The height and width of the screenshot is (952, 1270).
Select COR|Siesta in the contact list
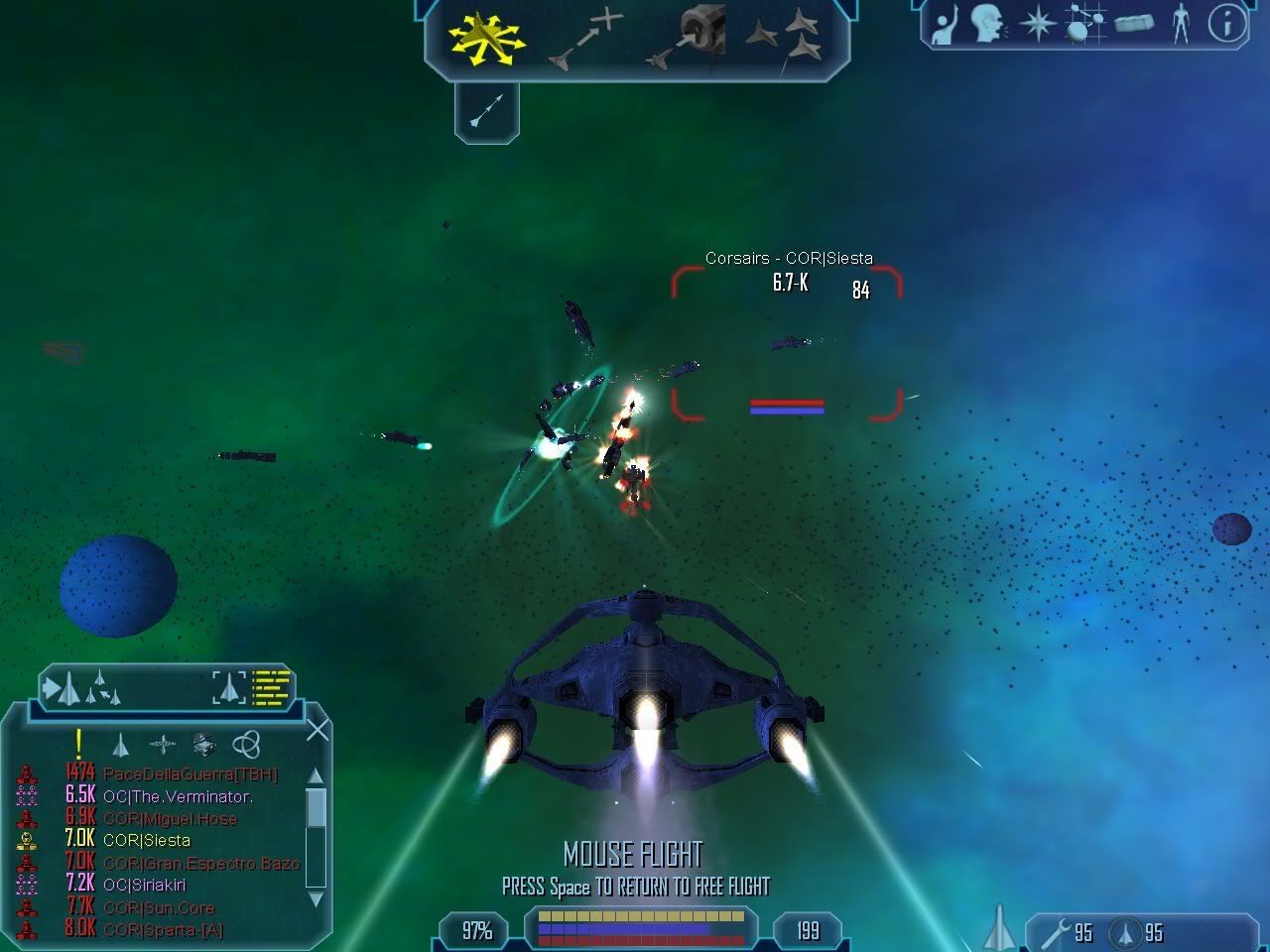(x=146, y=840)
